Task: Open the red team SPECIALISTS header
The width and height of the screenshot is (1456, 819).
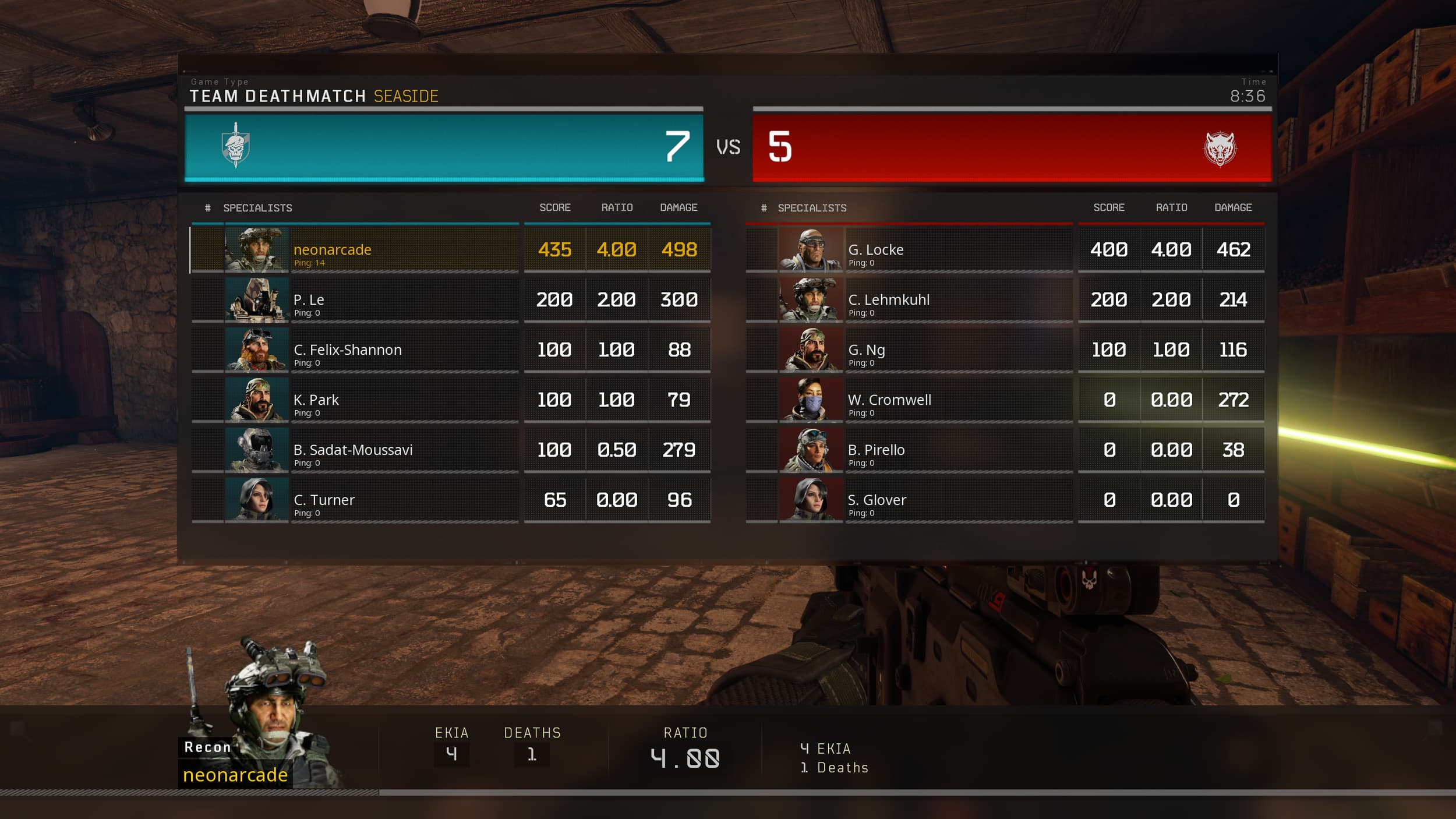Action: coord(812,207)
